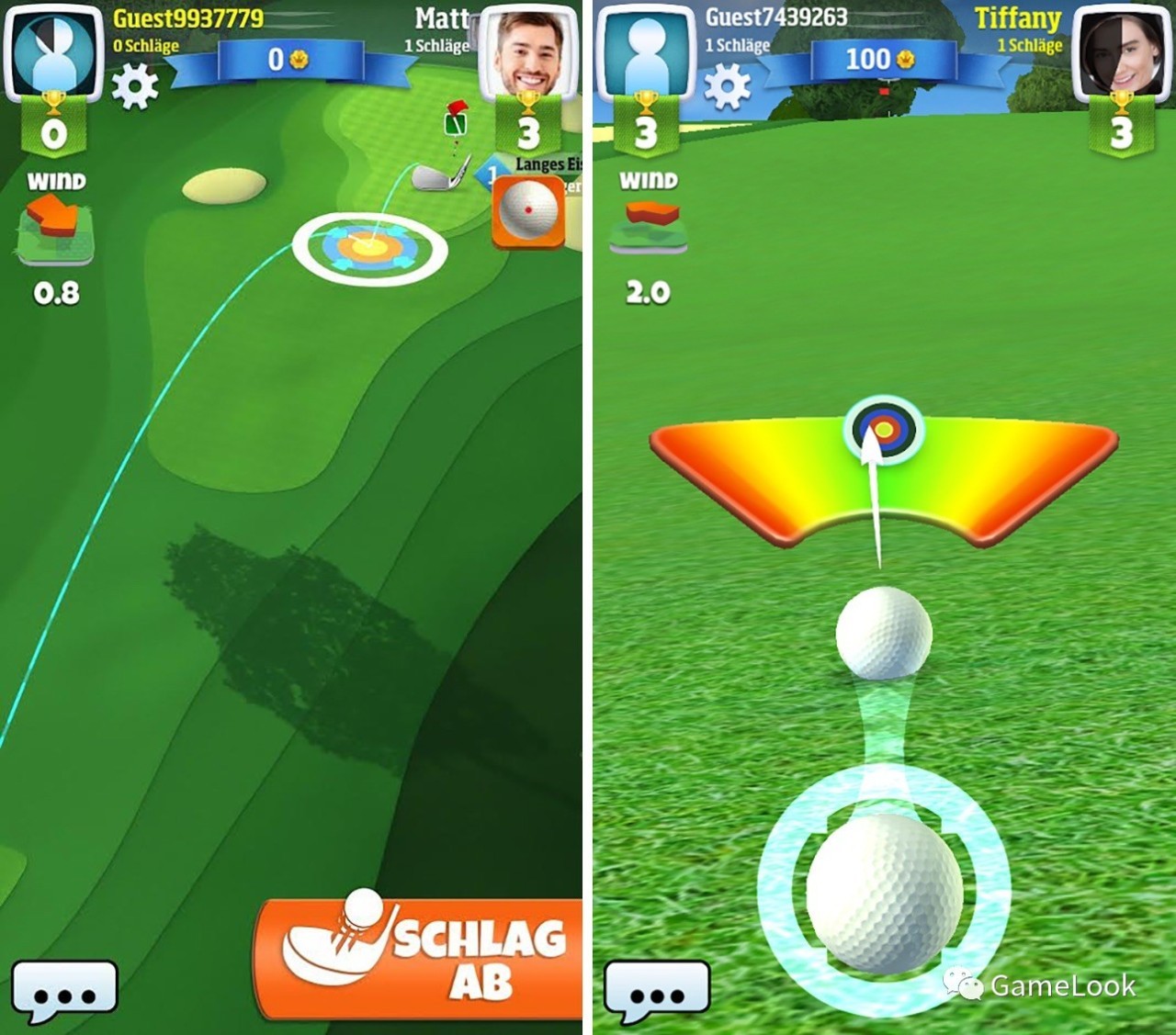Open chat bubble beside the SCHLAG AB button

coord(64,992)
